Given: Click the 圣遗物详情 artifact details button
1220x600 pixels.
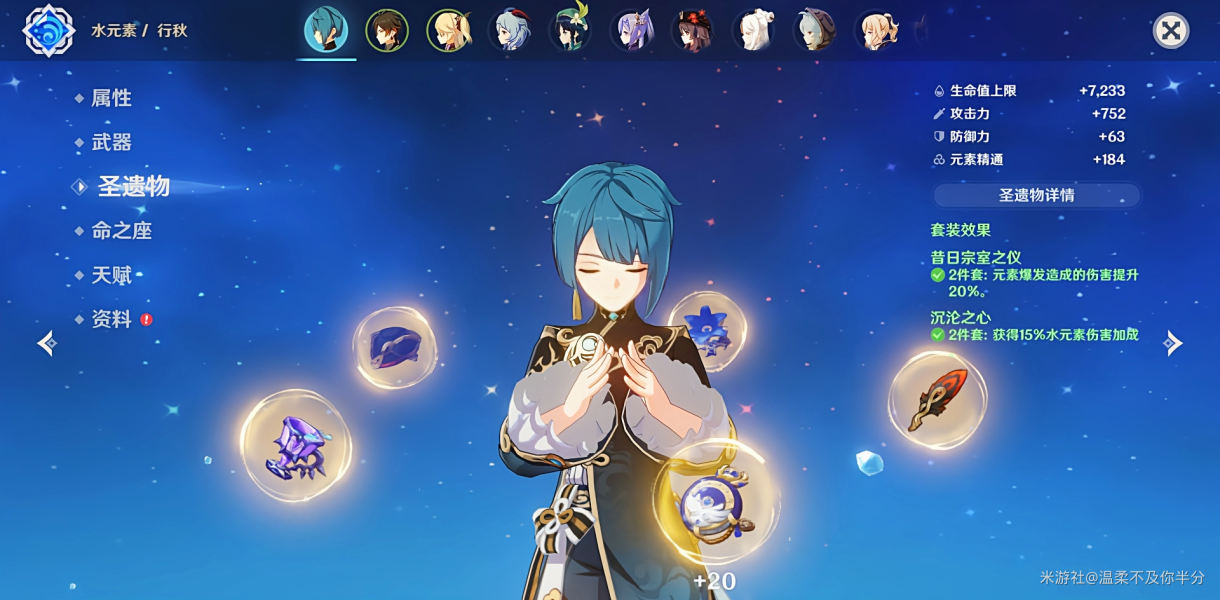Looking at the screenshot, I should (1036, 195).
